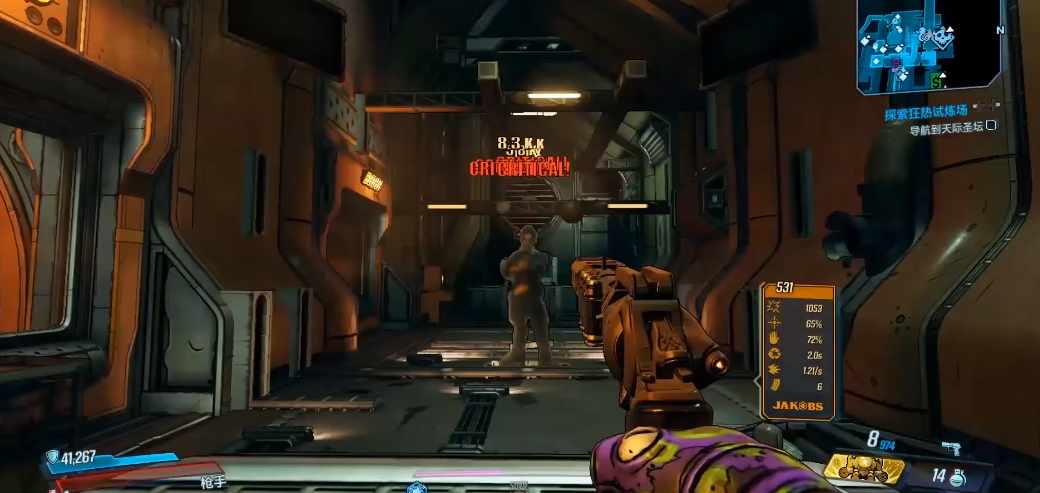Select the grenade icon
The image size is (1040, 493).
click(x=959, y=477)
